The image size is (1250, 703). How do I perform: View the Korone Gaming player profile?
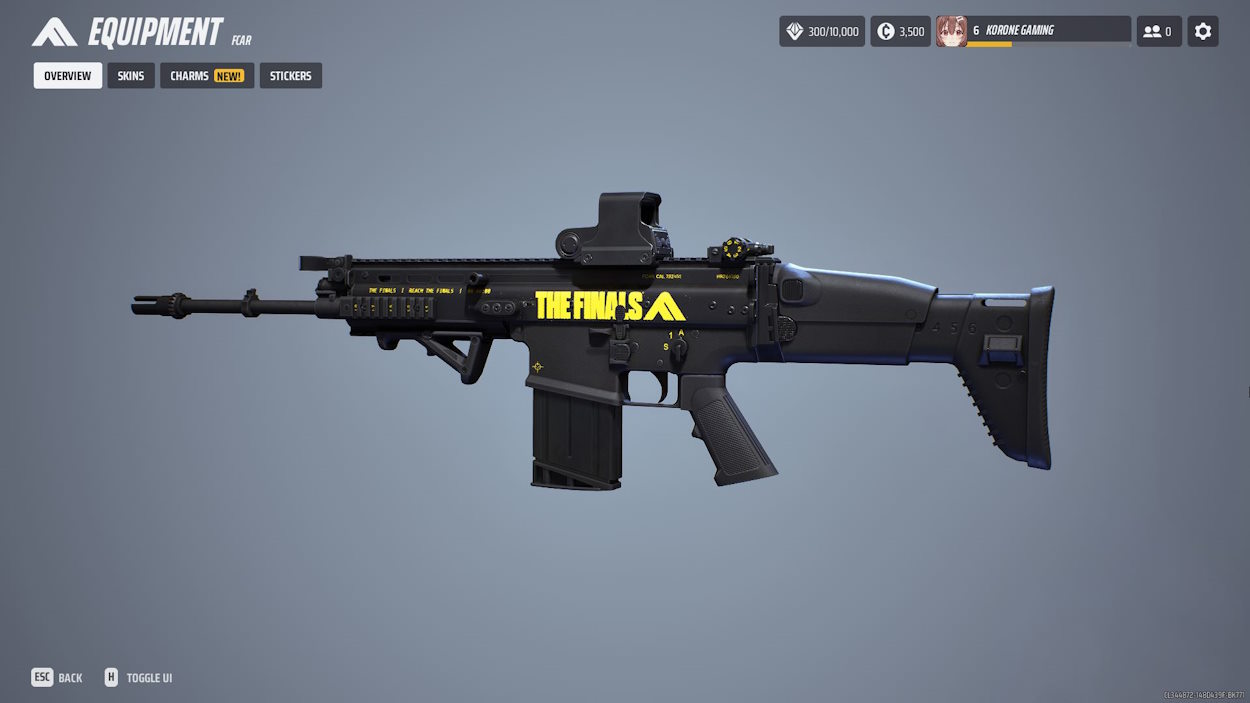1033,31
